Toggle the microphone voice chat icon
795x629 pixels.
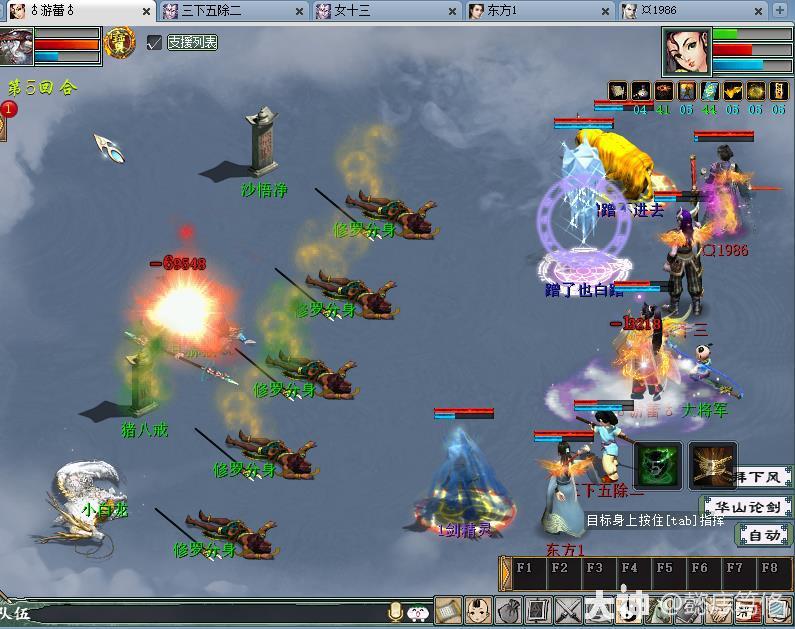pos(396,610)
